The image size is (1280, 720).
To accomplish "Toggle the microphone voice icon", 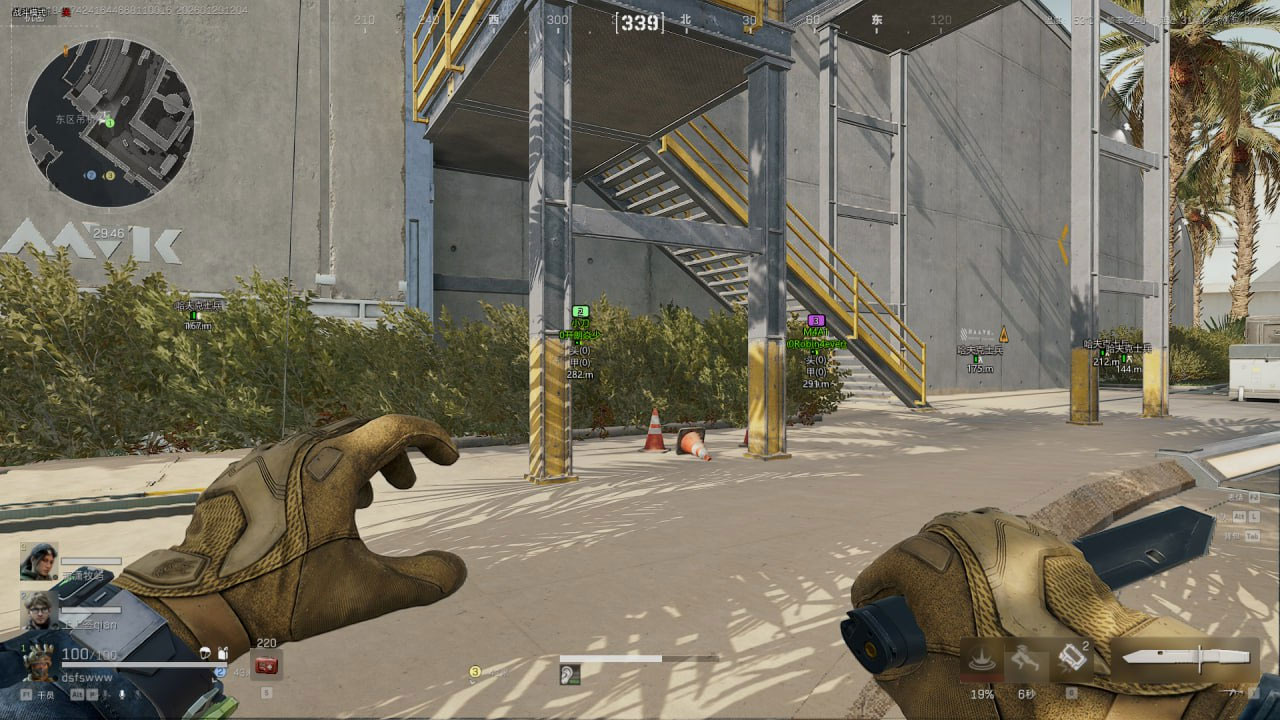I will [x=123, y=692].
